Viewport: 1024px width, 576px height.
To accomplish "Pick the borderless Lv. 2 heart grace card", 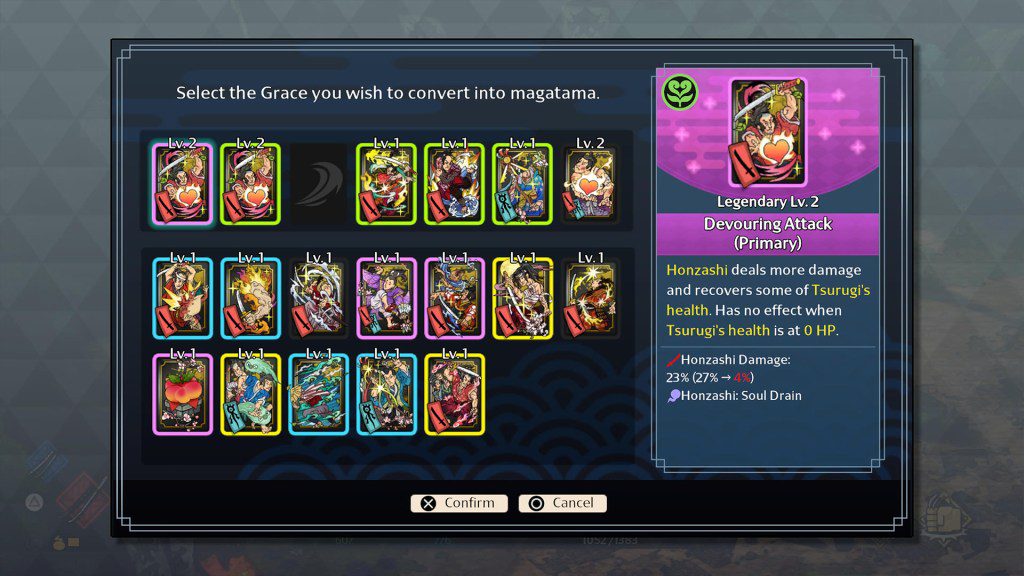I will [590, 184].
